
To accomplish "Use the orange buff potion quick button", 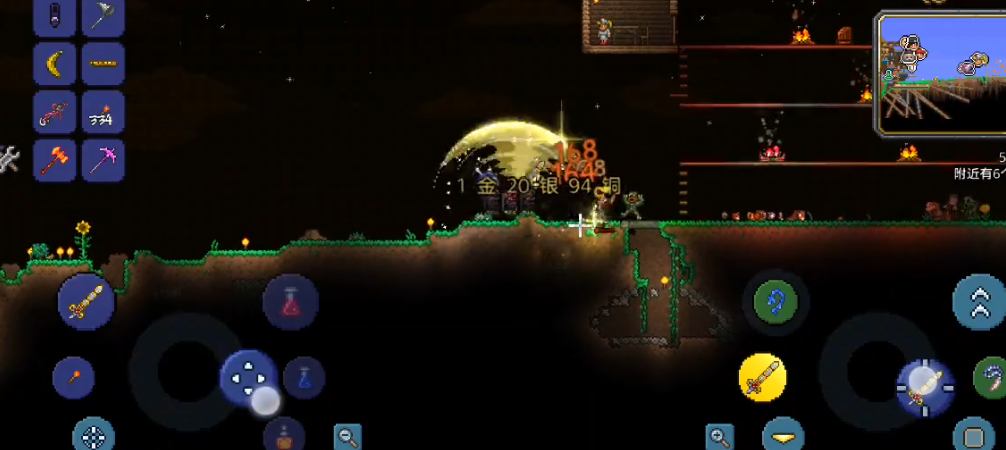I will 285,436.
